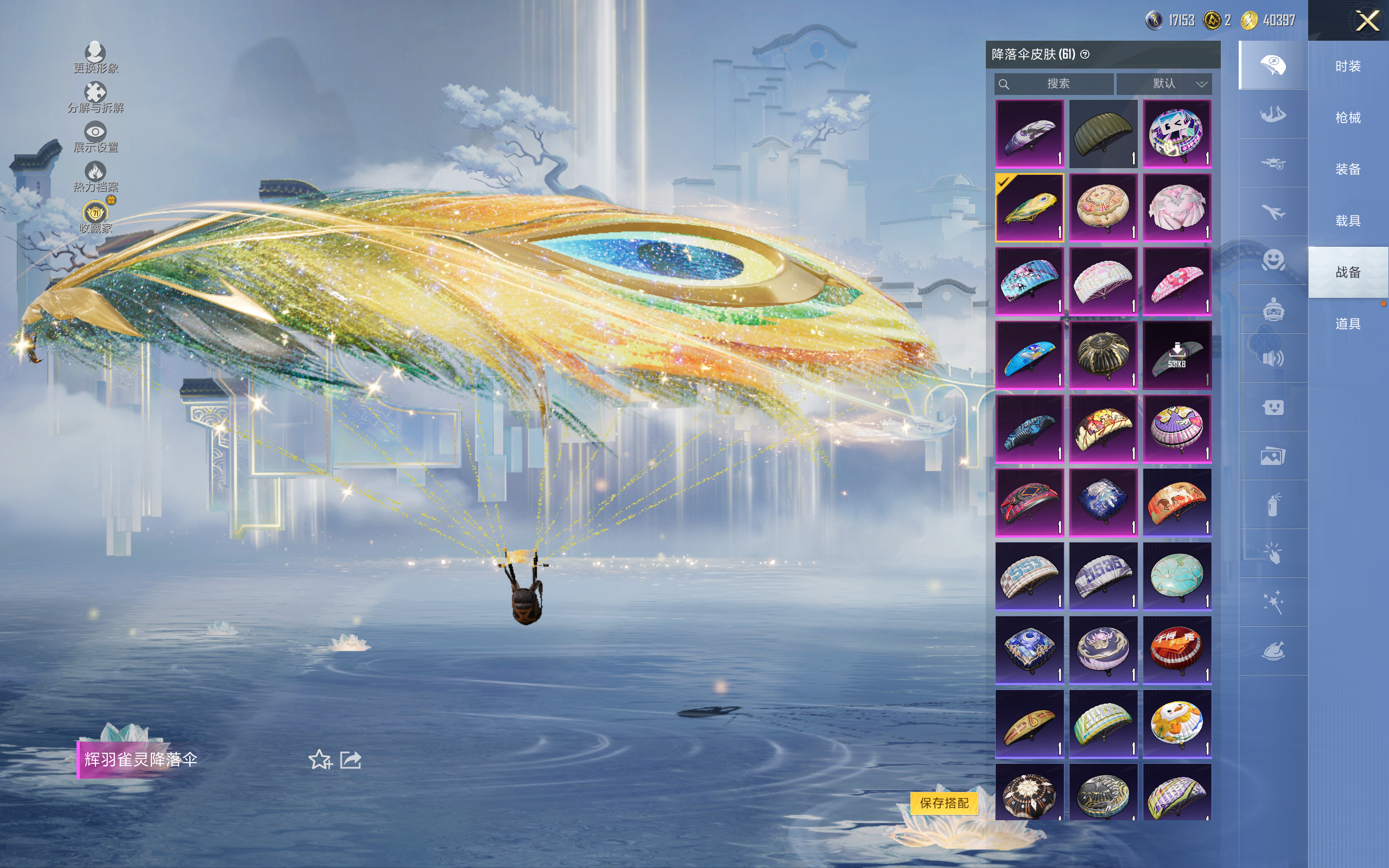1389x868 pixels.
Task: Open the 枪械 category tab
Action: tap(1348, 118)
